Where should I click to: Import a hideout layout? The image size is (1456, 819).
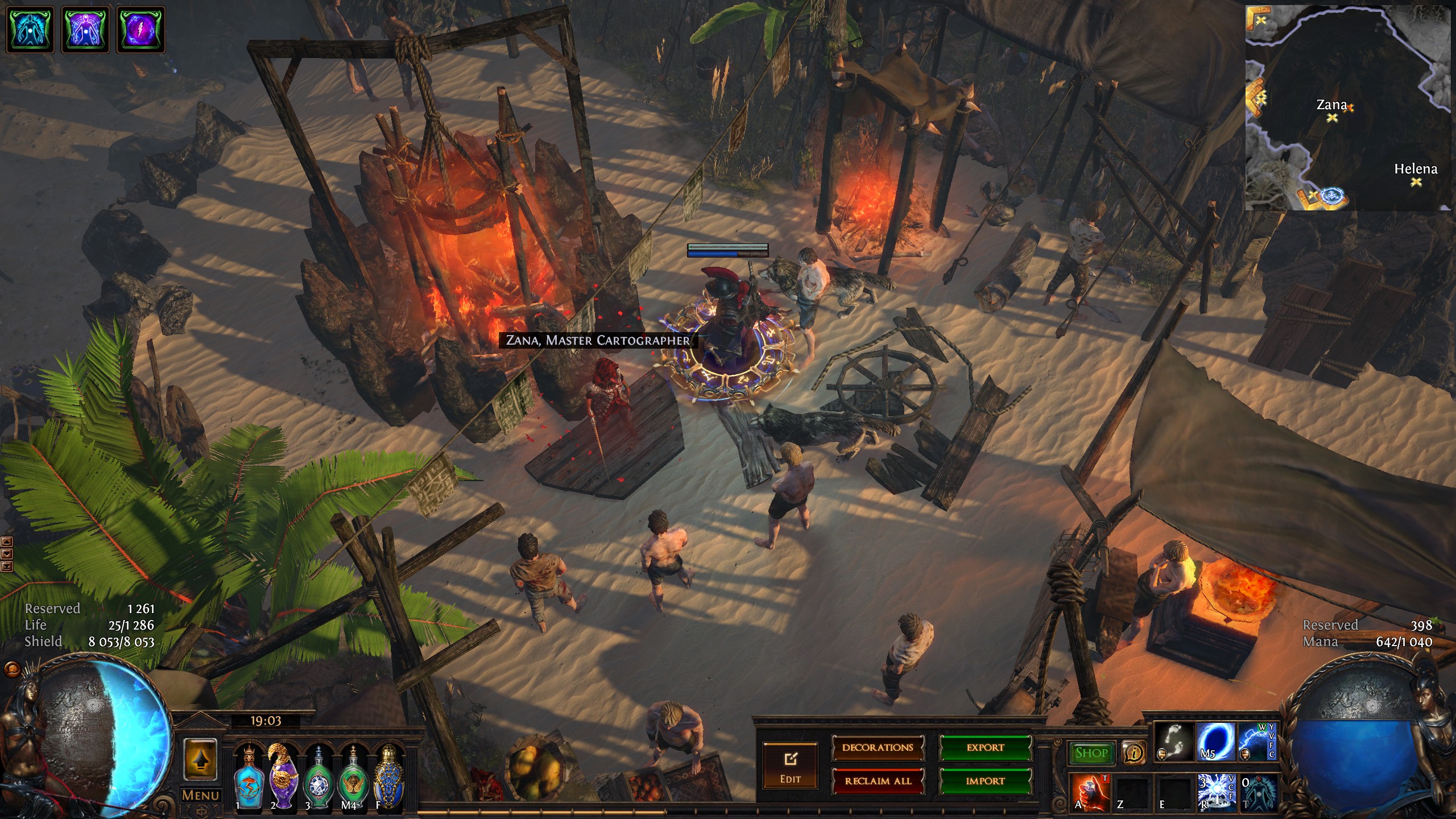pos(985,781)
